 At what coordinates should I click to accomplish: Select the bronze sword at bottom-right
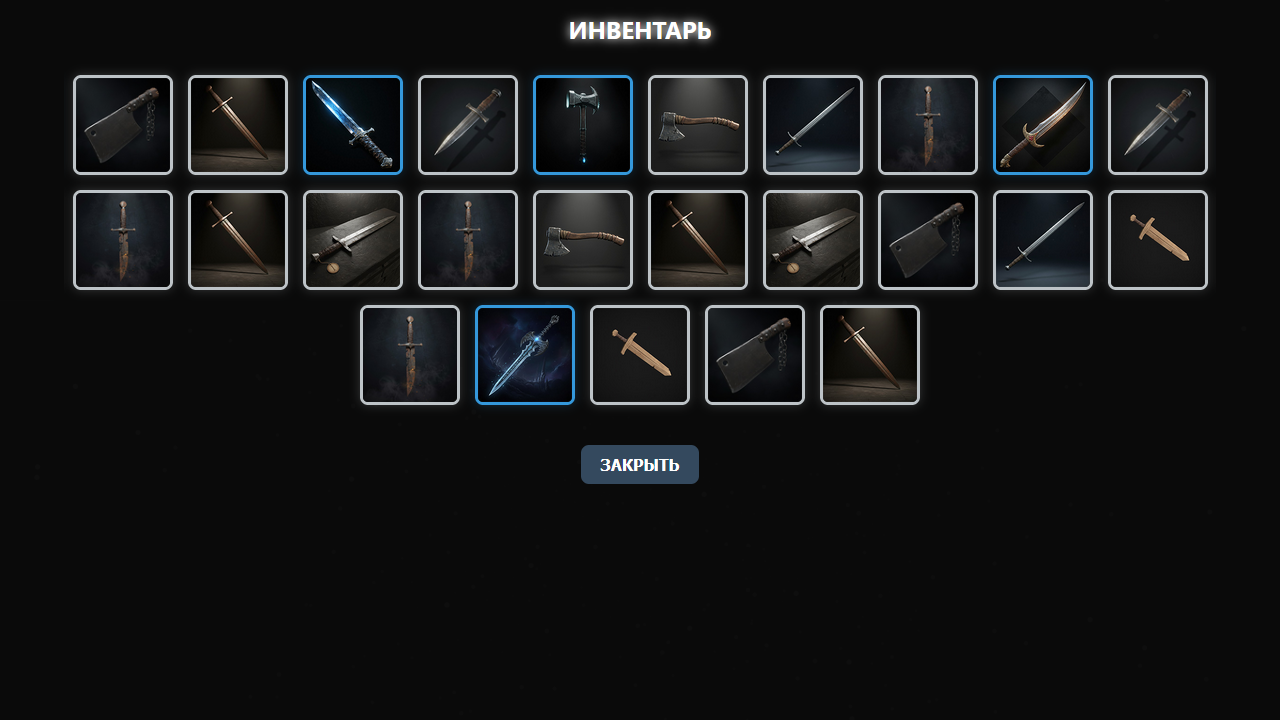(870, 354)
